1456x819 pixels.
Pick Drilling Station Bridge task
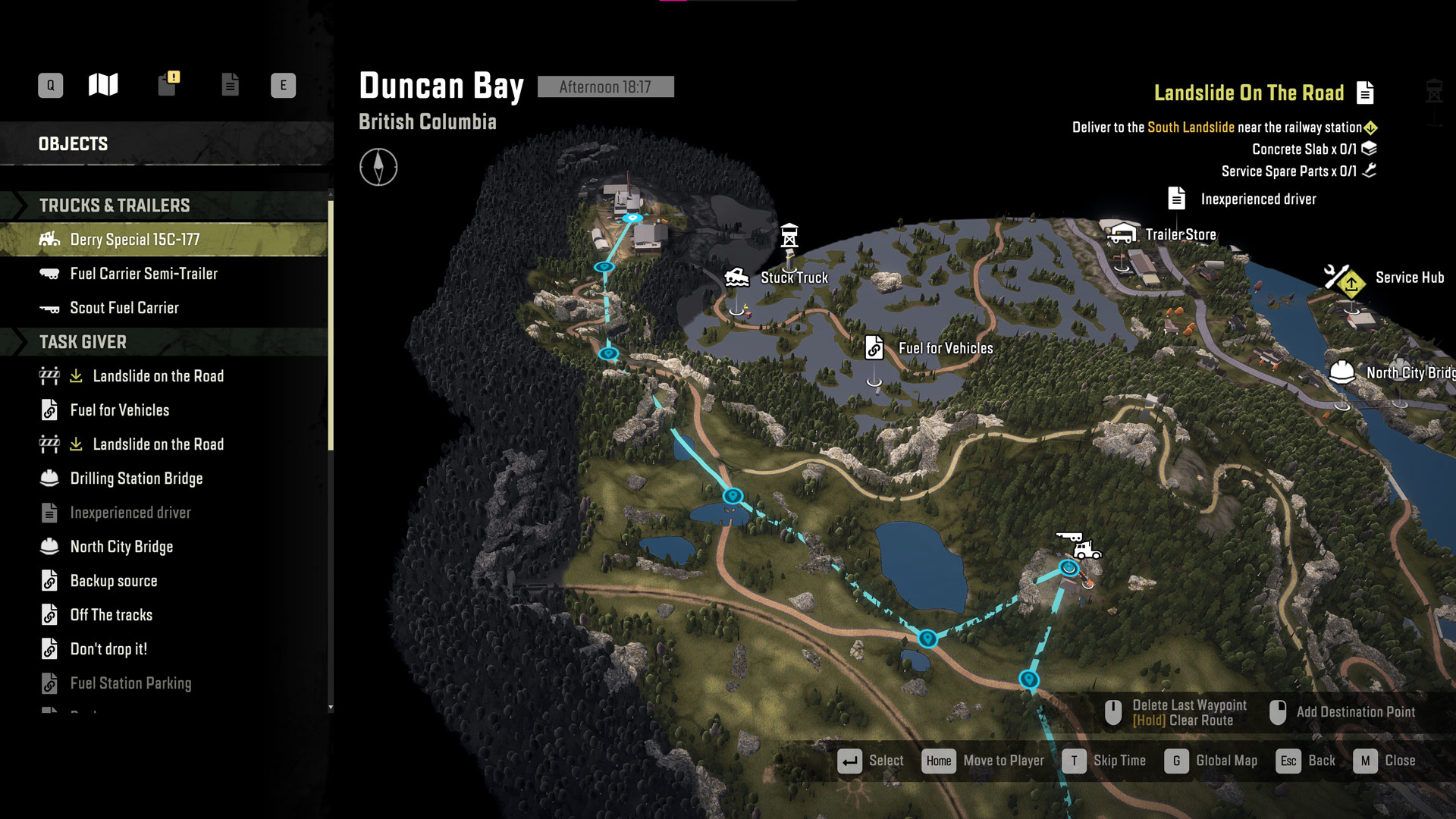(x=136, y=479)
